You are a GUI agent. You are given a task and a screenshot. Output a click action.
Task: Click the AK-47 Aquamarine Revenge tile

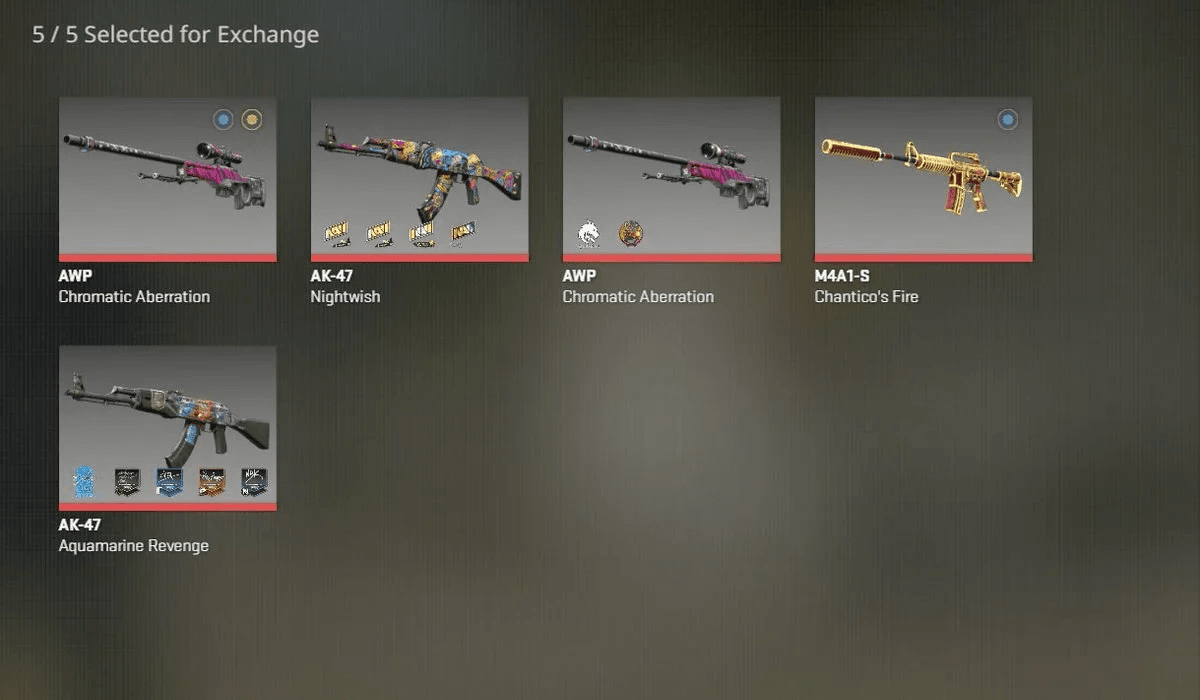pyautogui.click(x=167, y=427)
